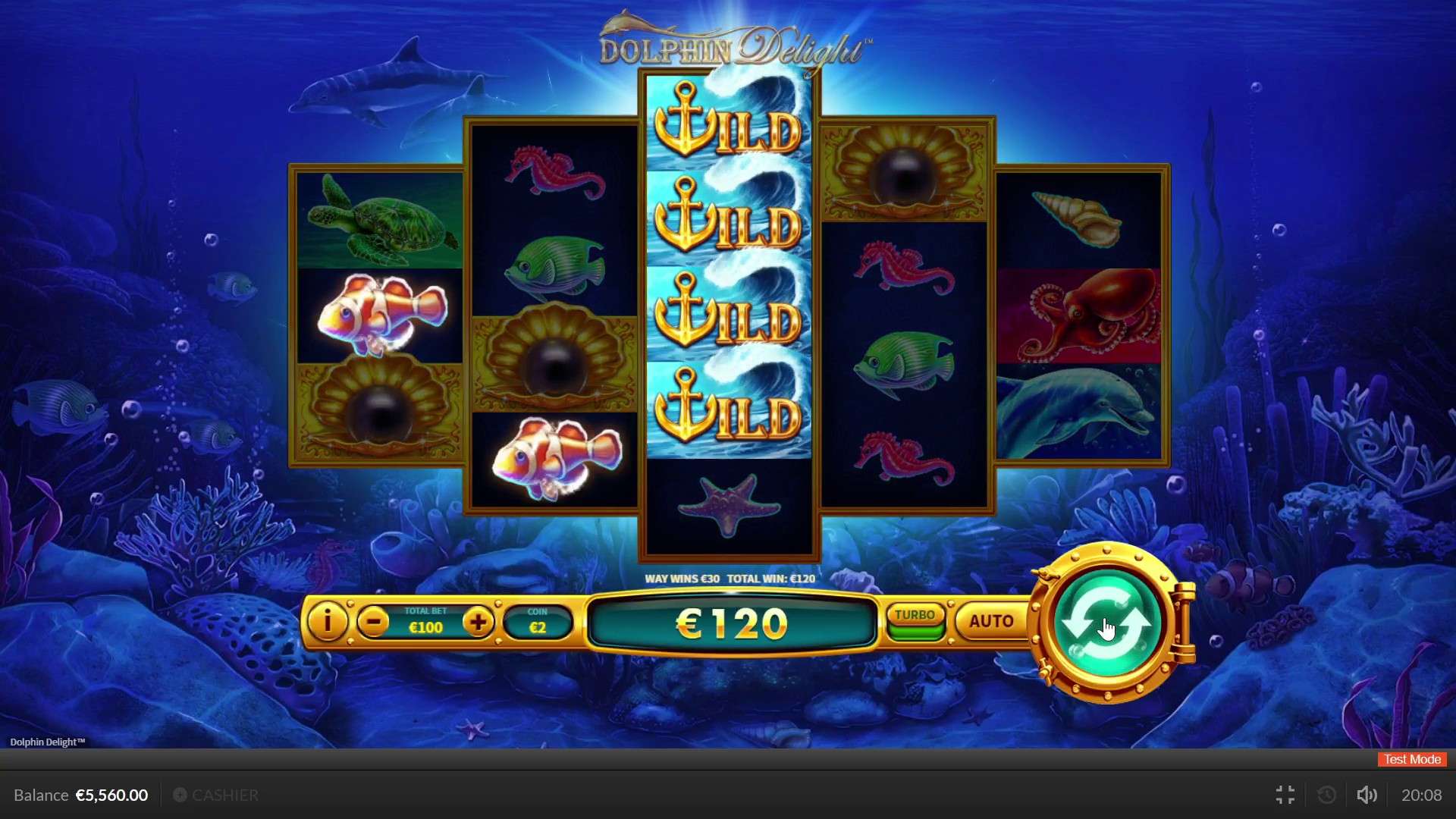Mute sound with the speaker icon
The height and width of the screenshot is (819, 1456).
1367,795
